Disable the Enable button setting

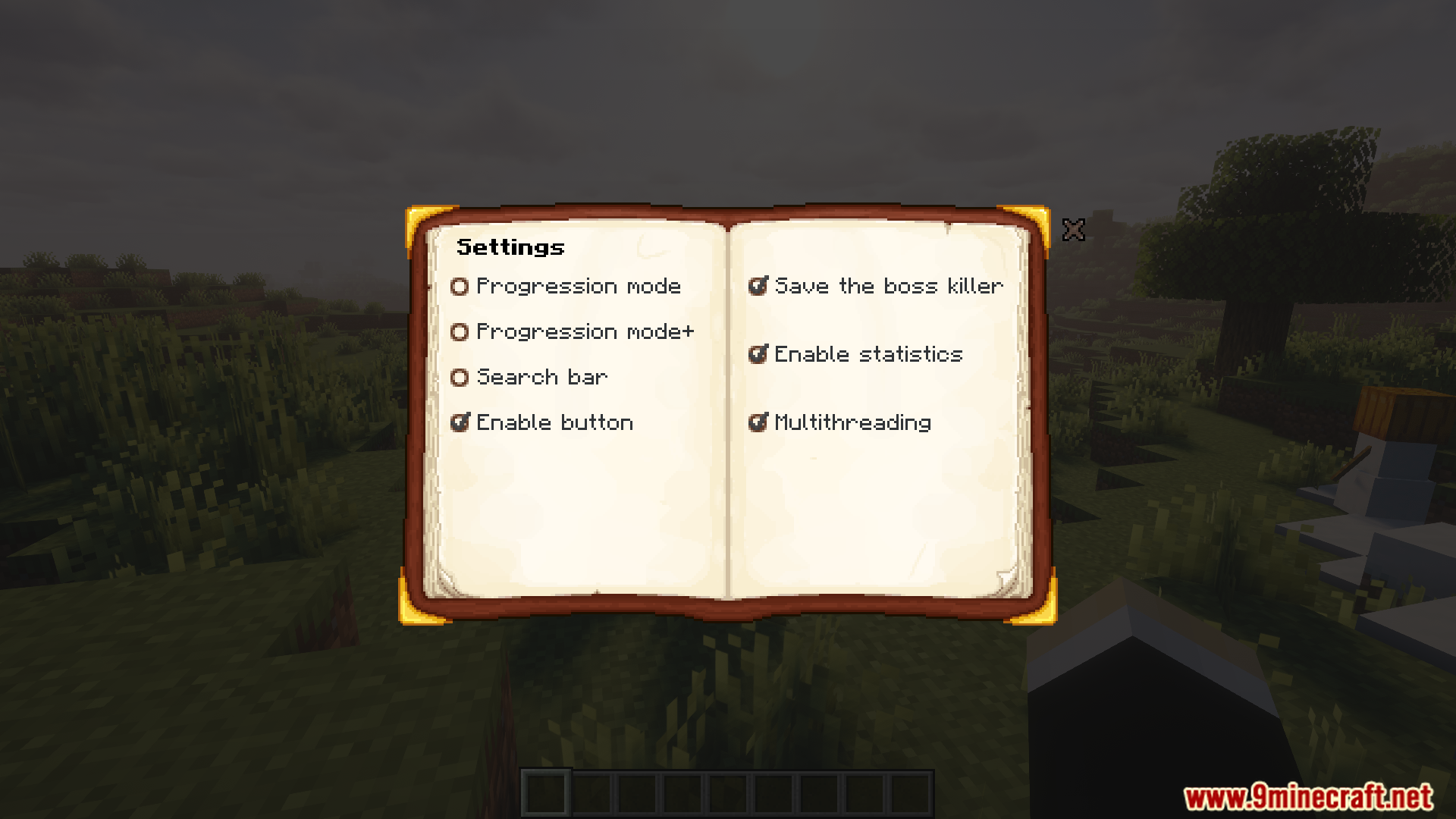tap(460, 422)
